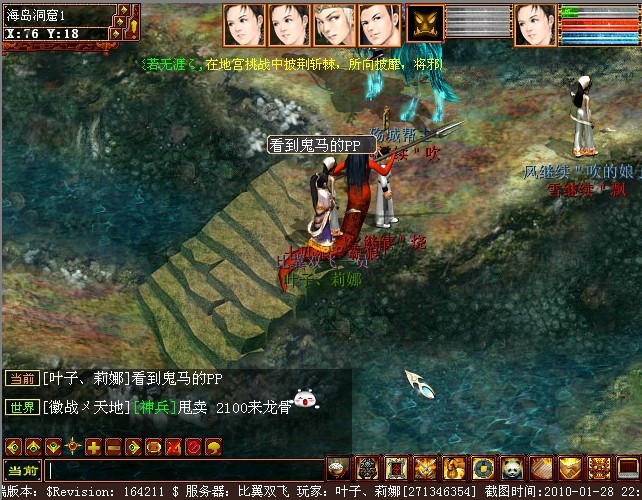Open the panda pet icon

(512, 467)
